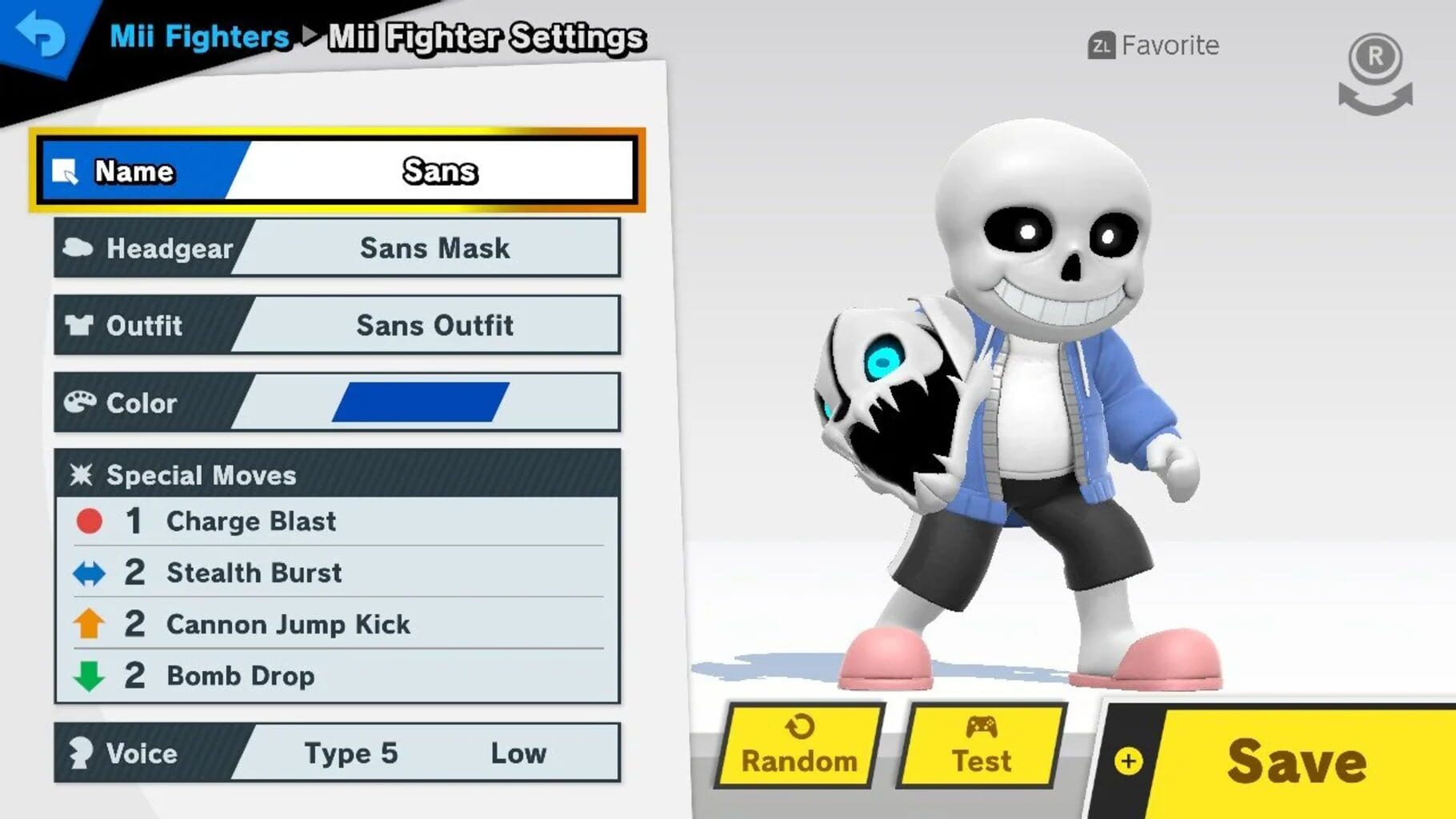1456x819 pixels.
Task: Click the Mii Fighters breadcrumb label
Action: (x=199, y=35)
